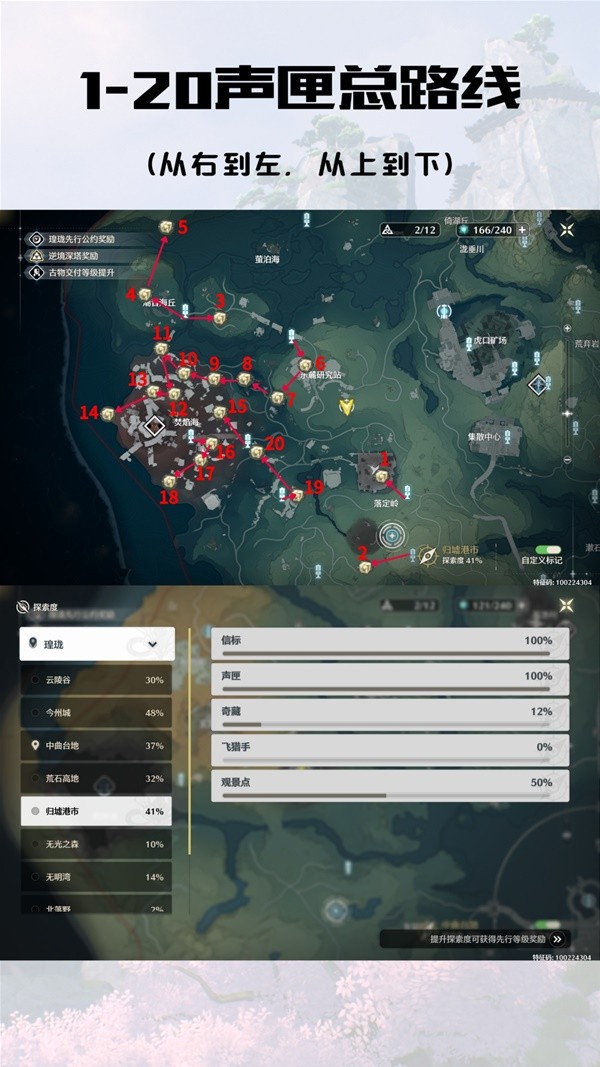The height and width of the screenshot is (1067, 600).
Task: Click the casket marker numbered 14
Action: pos(108,413)
